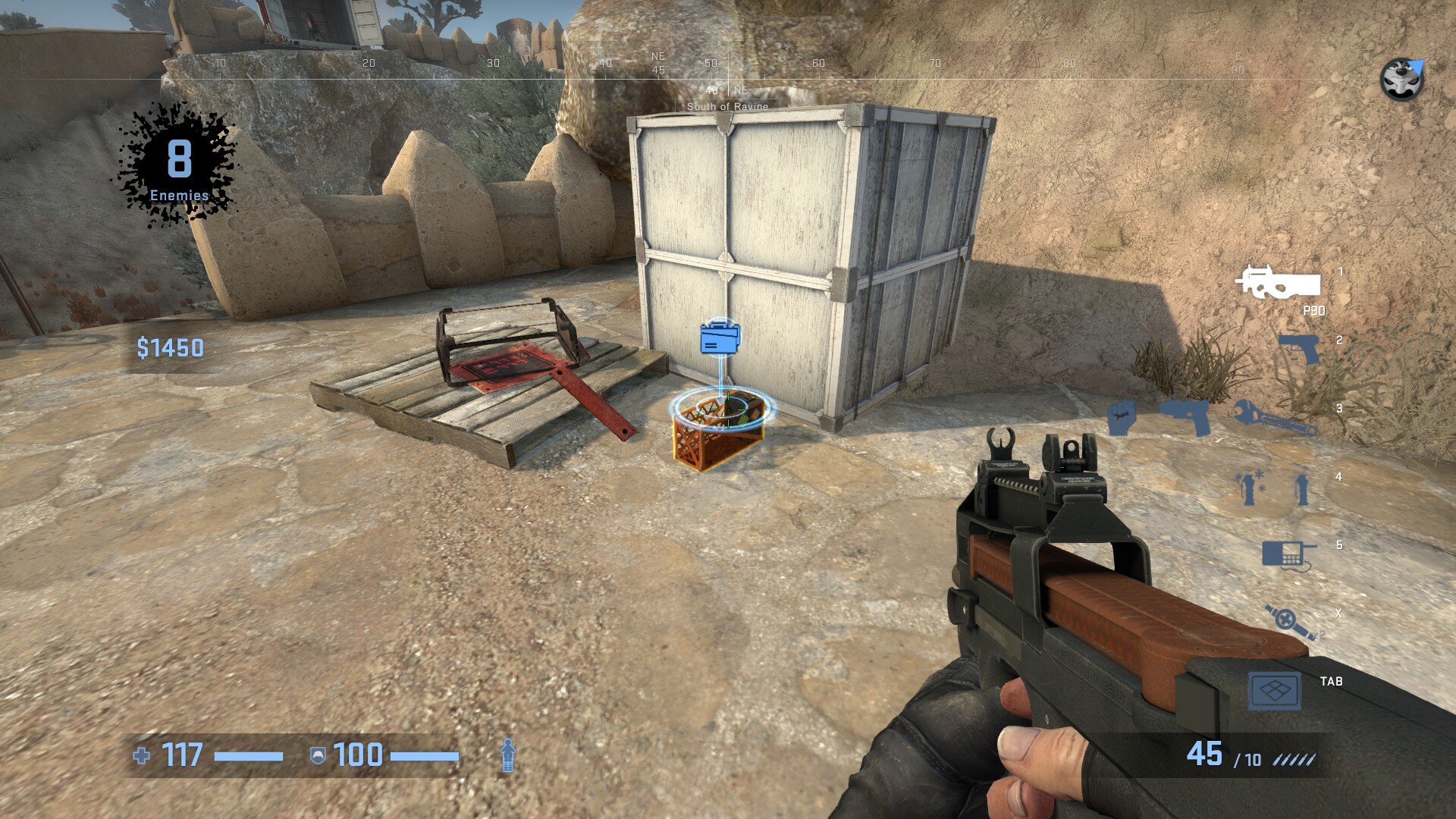Pick the grenade icon with sparks
This screenshot has height=819, width=1456.
click(1249, 488)
